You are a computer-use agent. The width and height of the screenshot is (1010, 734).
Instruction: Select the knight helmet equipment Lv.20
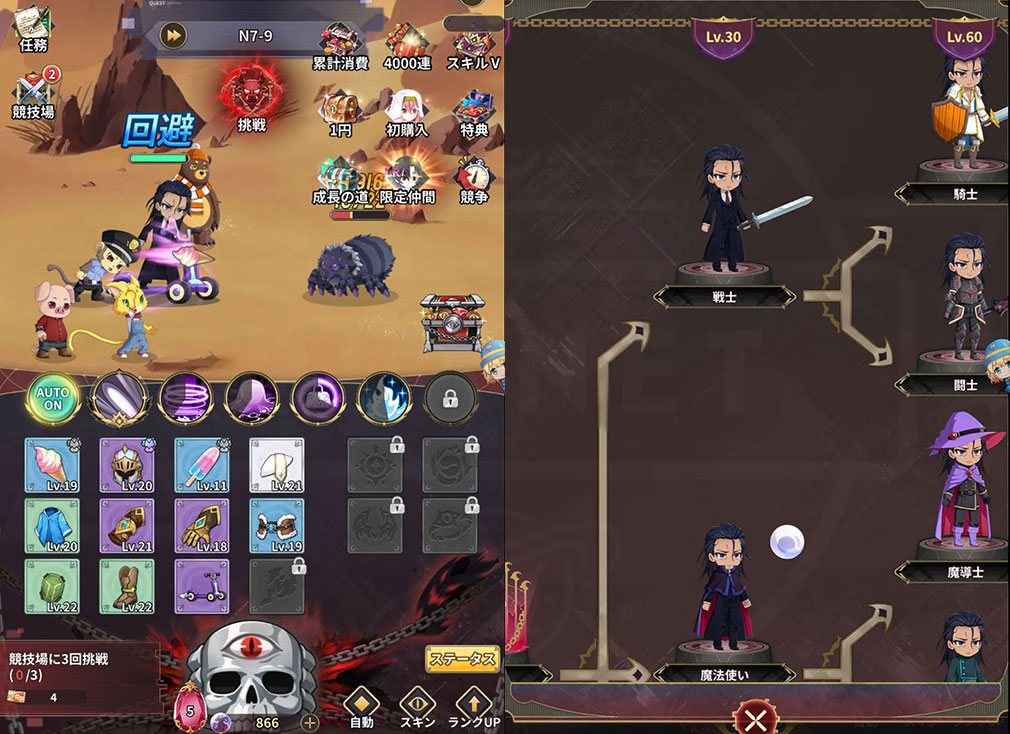click(126, 465)
